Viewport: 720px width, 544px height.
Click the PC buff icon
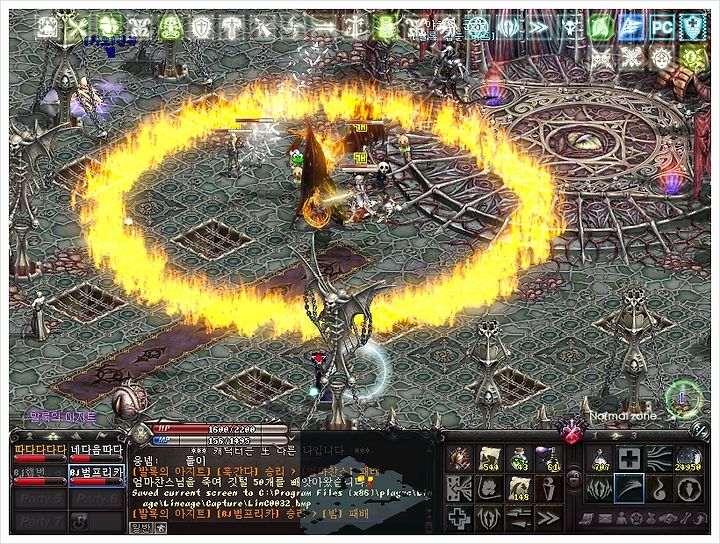(x=661, y=28)
